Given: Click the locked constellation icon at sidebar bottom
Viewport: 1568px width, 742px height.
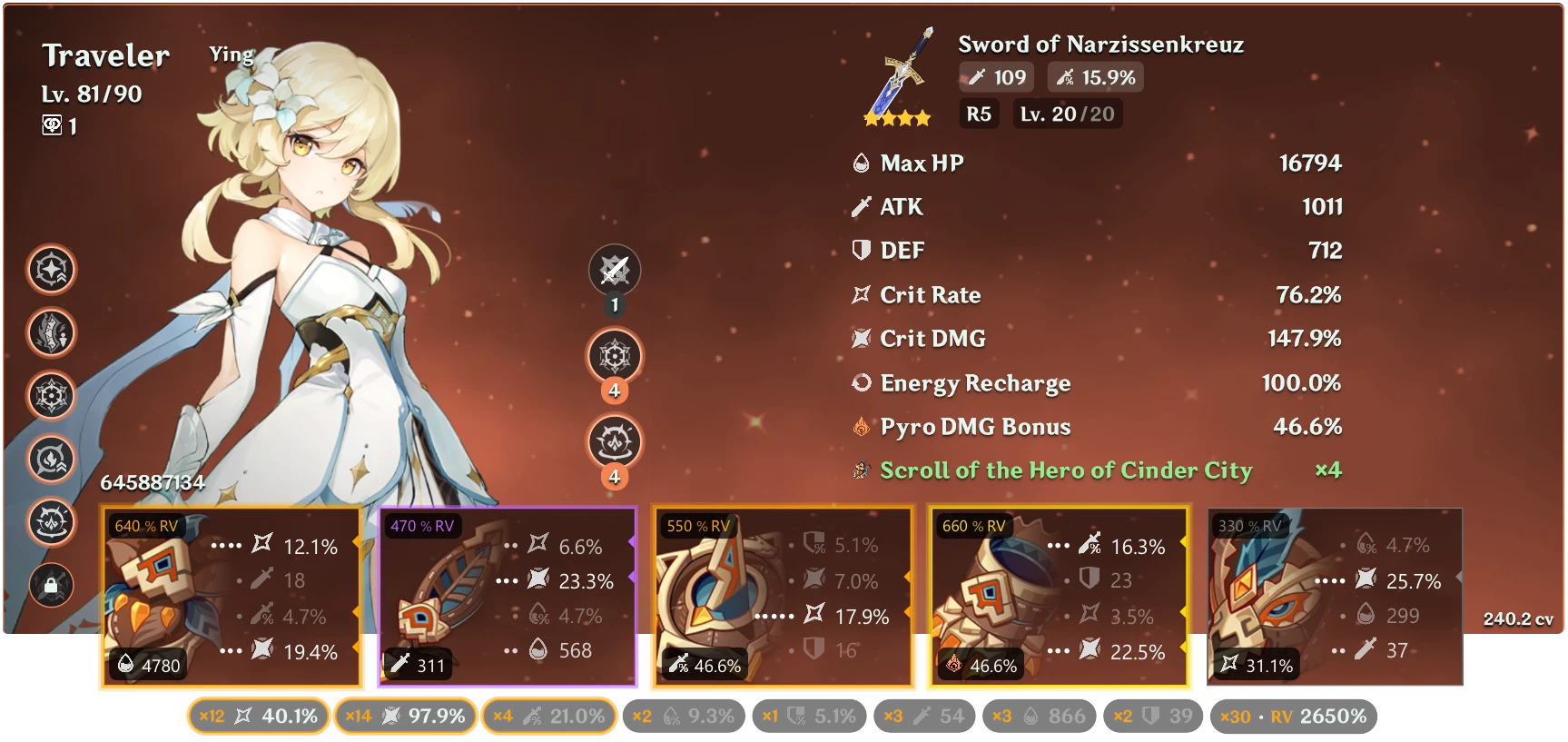Looking at the screenshot, I should click(x=52, y=585).
